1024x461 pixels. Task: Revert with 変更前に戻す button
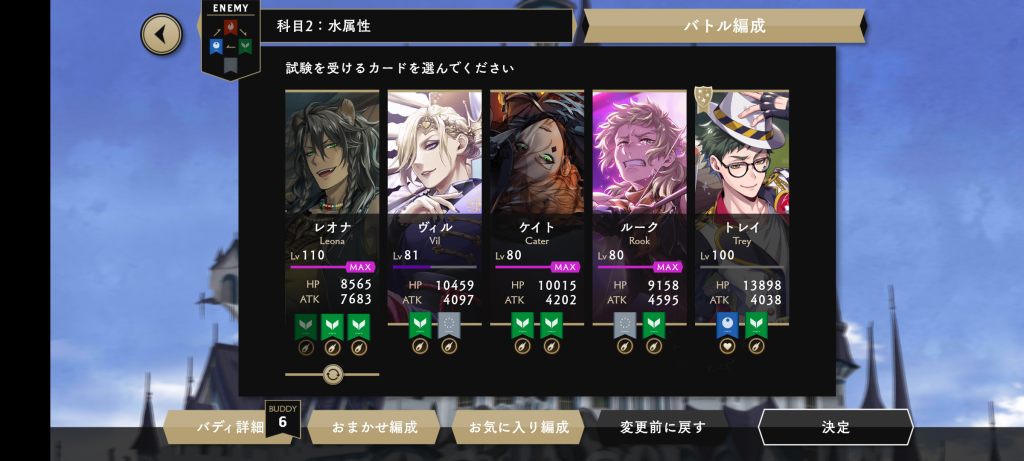point(663,427)
